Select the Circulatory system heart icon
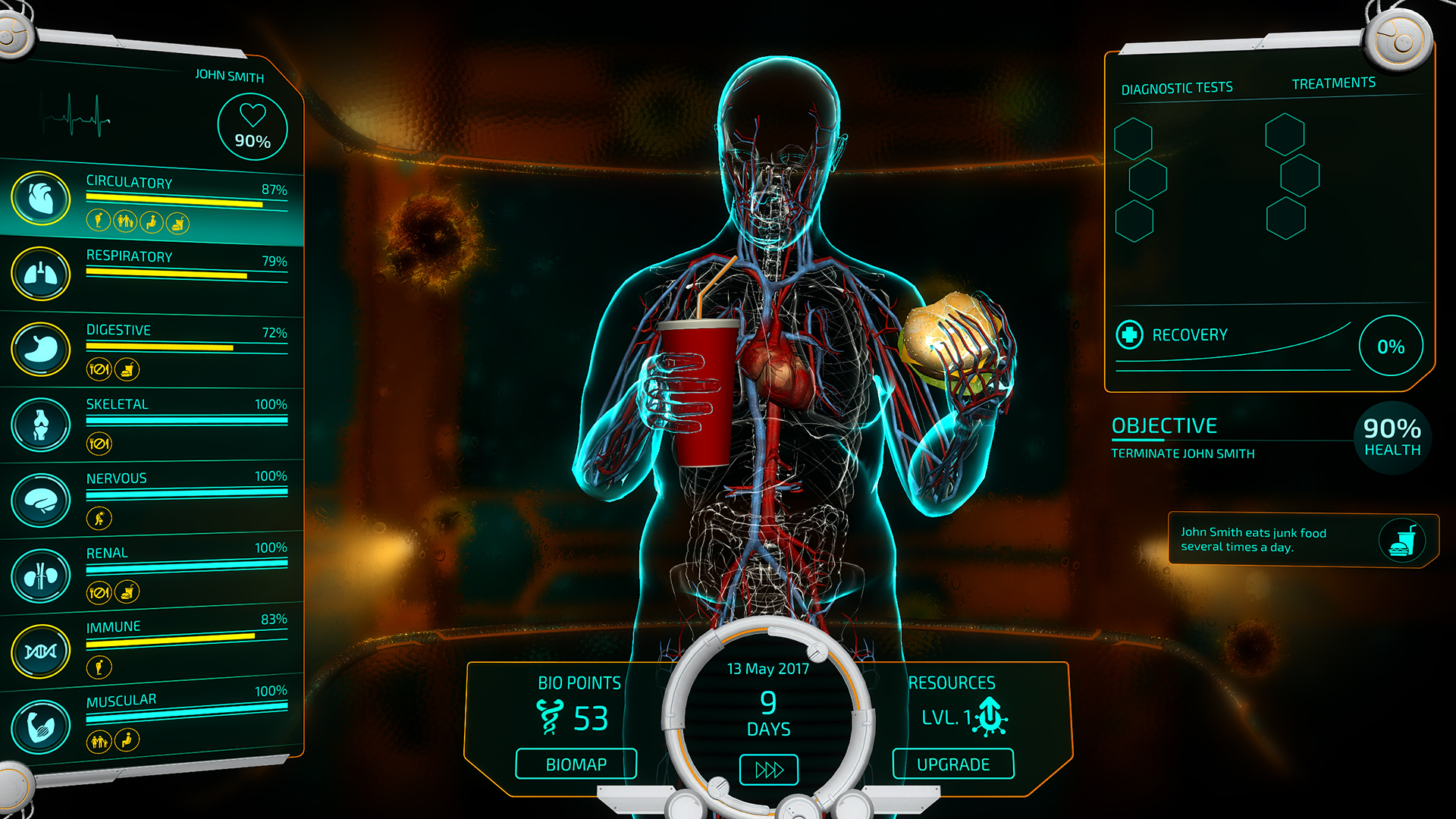The width and height of the screenshot is (1456, 819). [x=42, y=198]
